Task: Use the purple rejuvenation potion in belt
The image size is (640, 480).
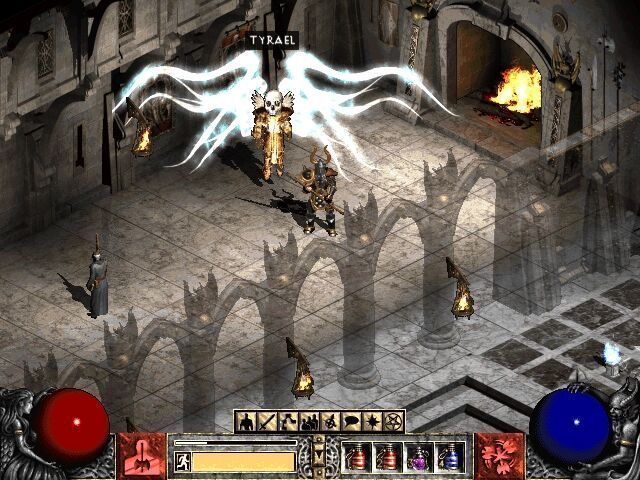Action: [x=420, y=457]
